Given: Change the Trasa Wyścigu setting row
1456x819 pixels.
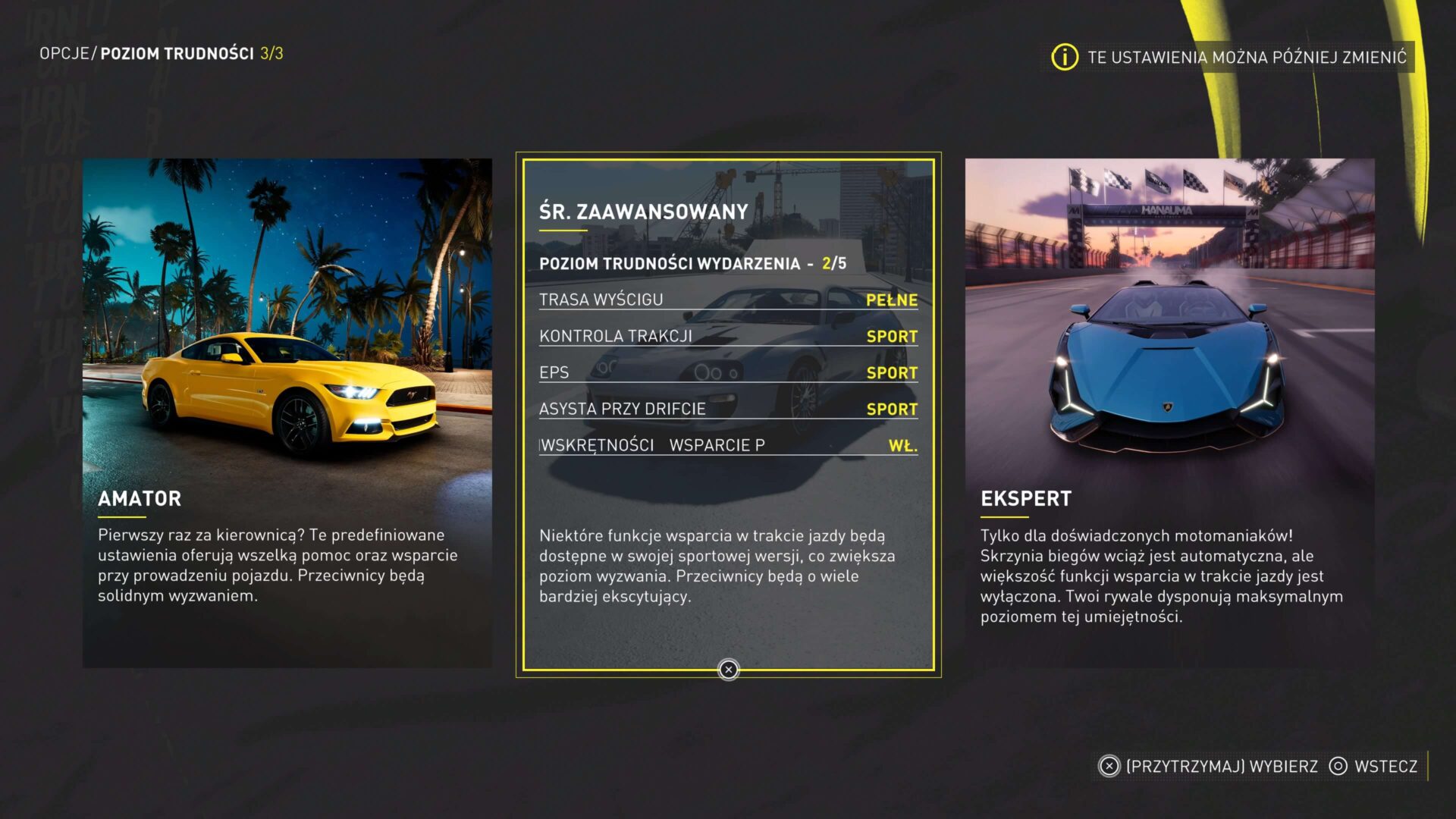Looking at the screenshot, I should click(x=728, y=300).
